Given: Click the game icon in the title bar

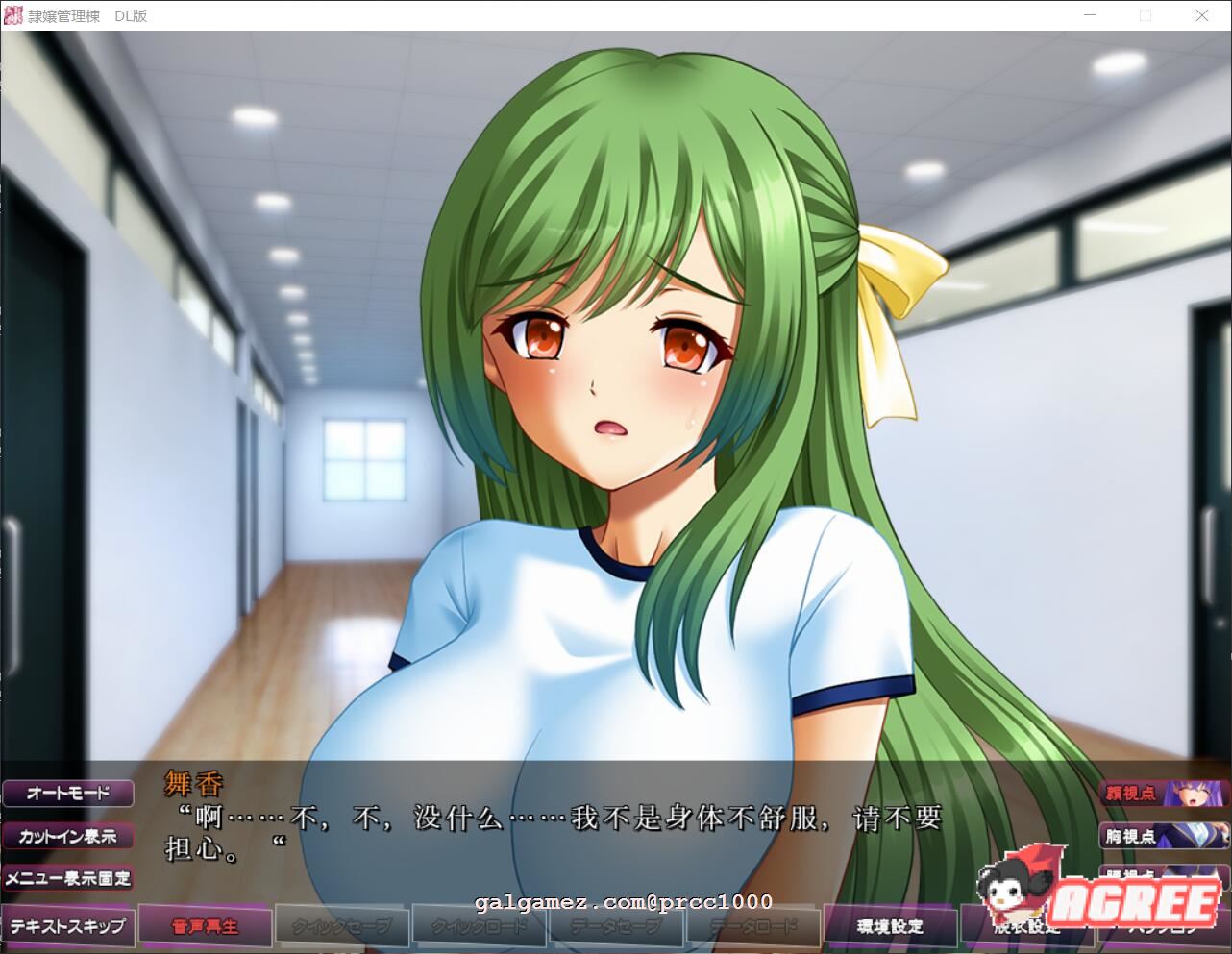Looking at the screenshot, I should click(x=12, y=15).
